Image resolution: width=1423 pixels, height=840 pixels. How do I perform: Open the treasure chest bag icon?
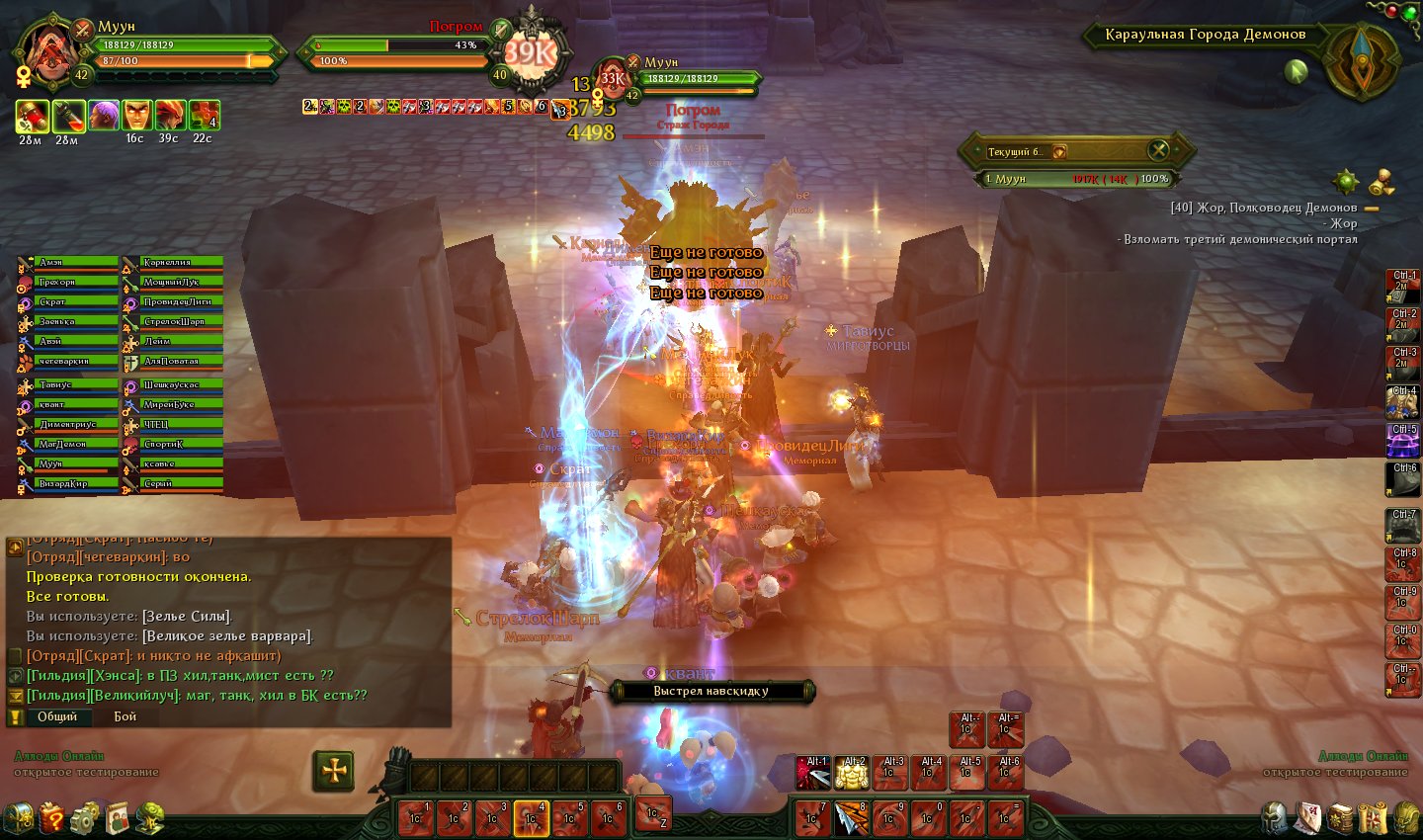click(20, 817)
